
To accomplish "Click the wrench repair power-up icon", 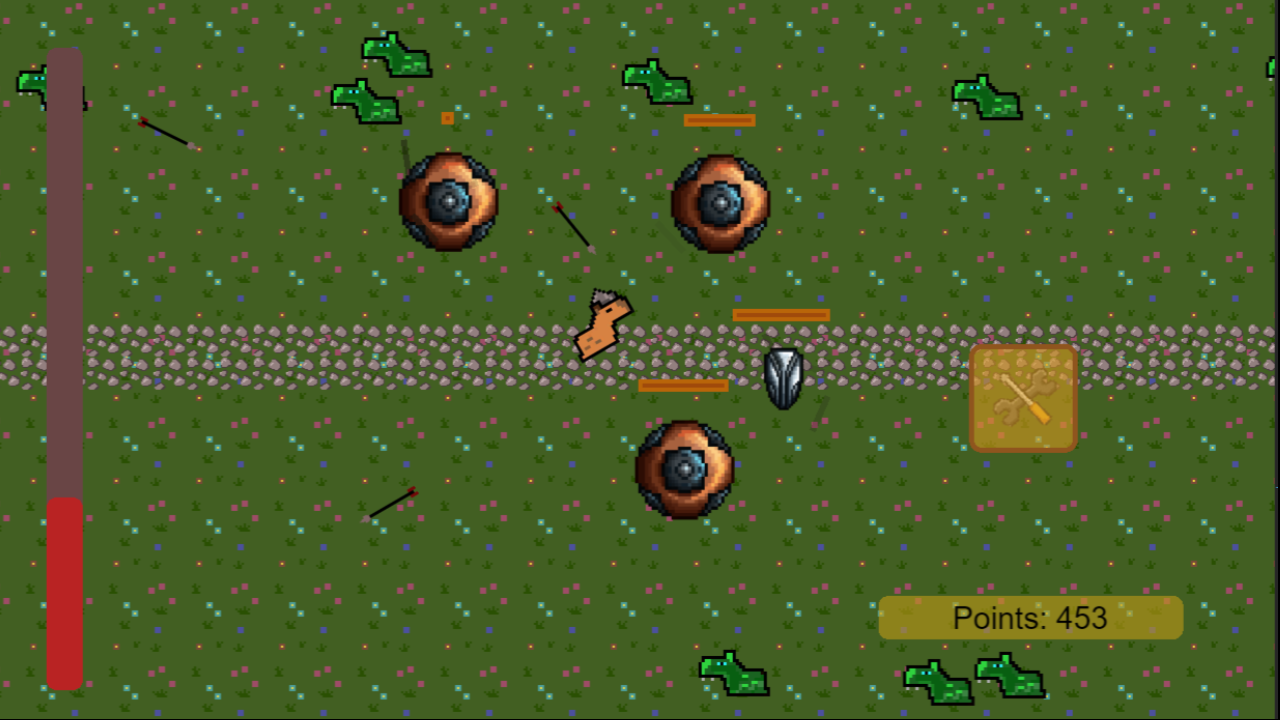I will (x=1022, y=398).
